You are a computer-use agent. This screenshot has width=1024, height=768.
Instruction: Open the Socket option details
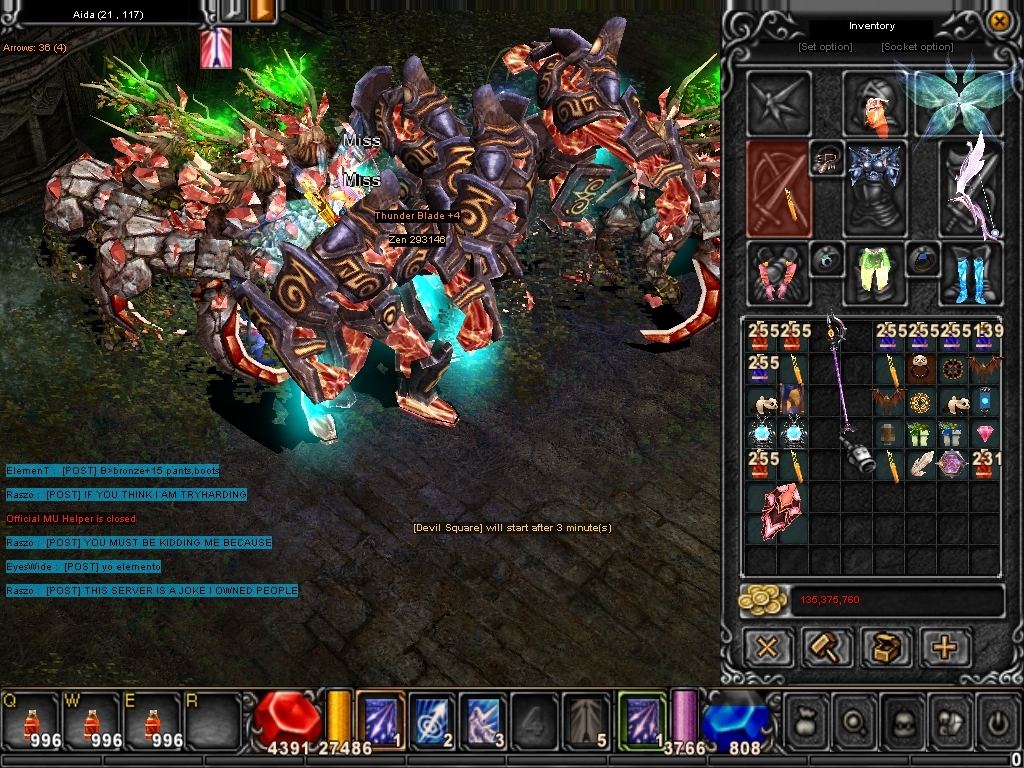(x=917, y=47)
